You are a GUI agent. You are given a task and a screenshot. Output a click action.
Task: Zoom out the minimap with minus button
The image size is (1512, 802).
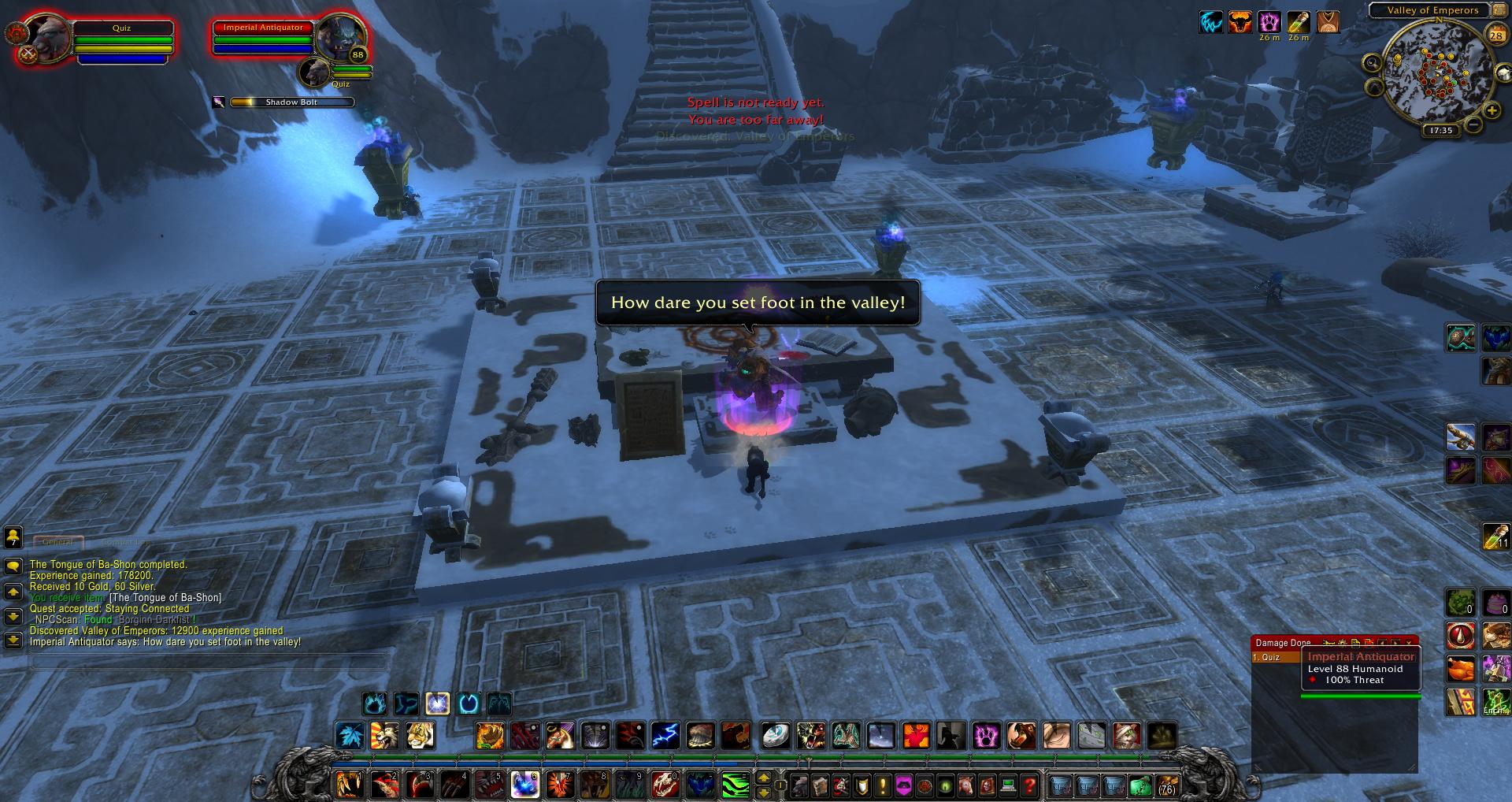(1473, 124)
